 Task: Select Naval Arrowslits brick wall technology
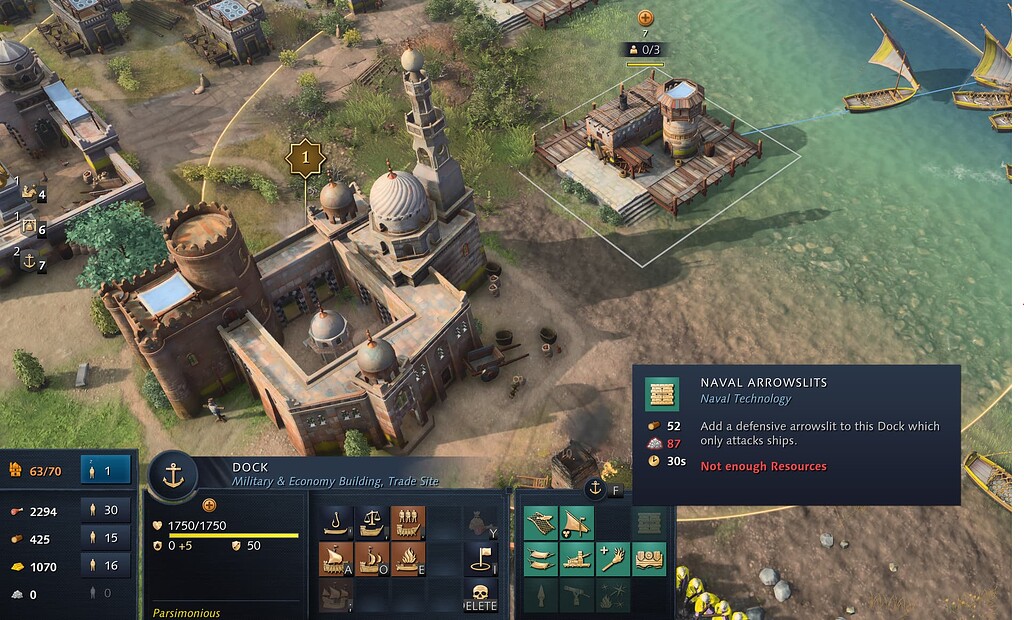pos(650,521)
